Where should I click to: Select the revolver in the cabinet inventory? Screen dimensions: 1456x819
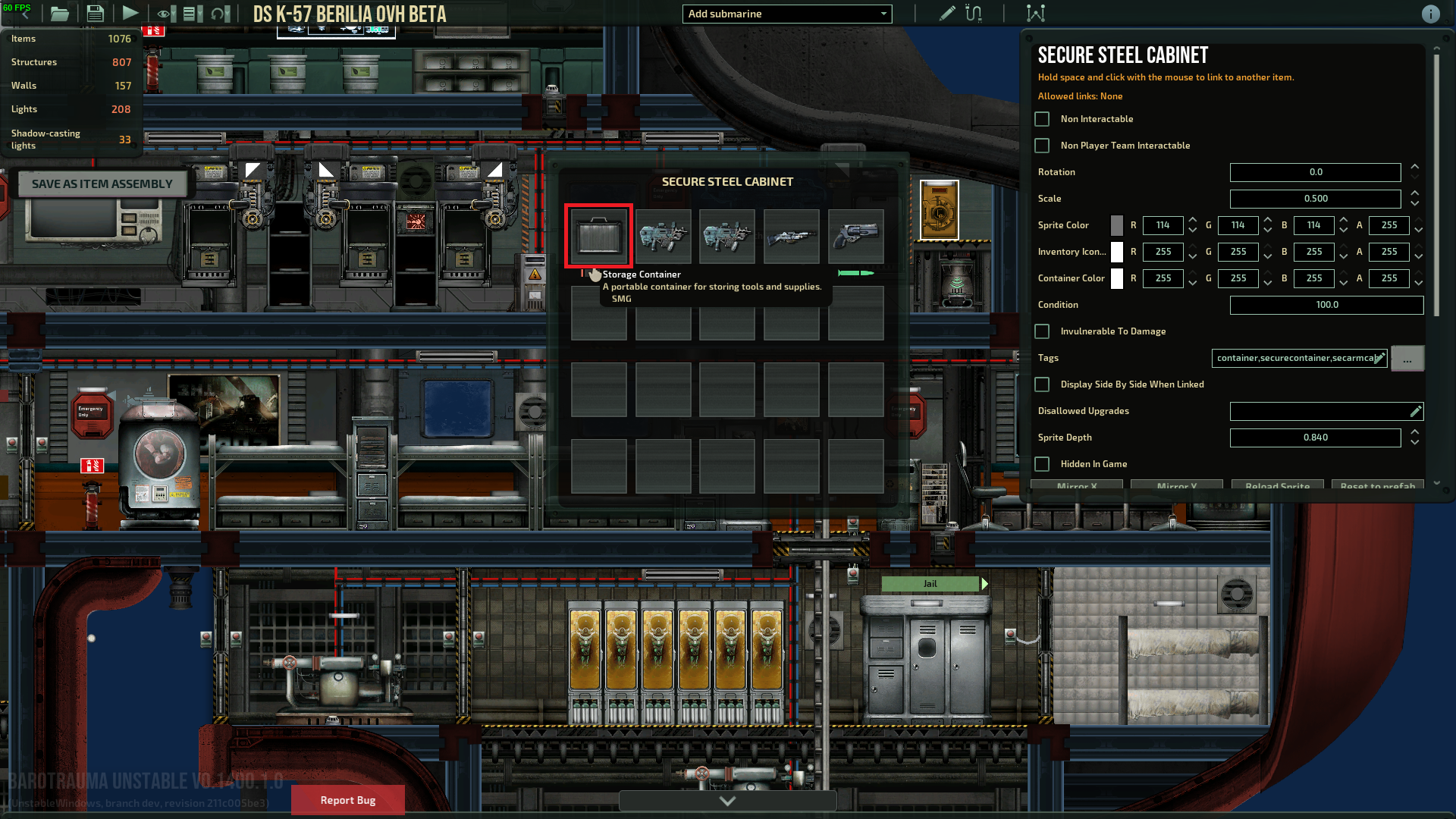pyautogui.click(x=855, y=236)
